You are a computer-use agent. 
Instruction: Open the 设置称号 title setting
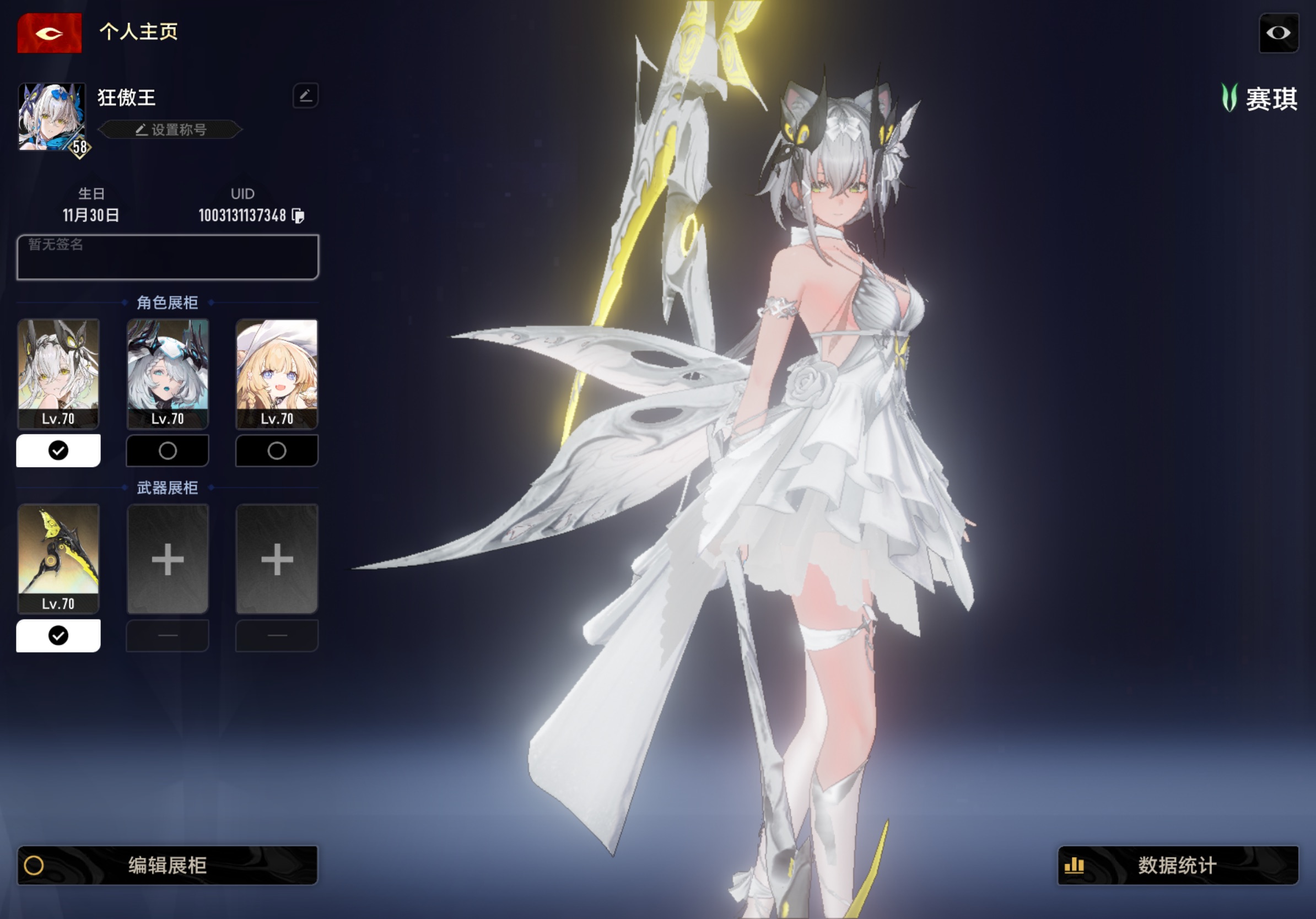(x=171, y=129)
